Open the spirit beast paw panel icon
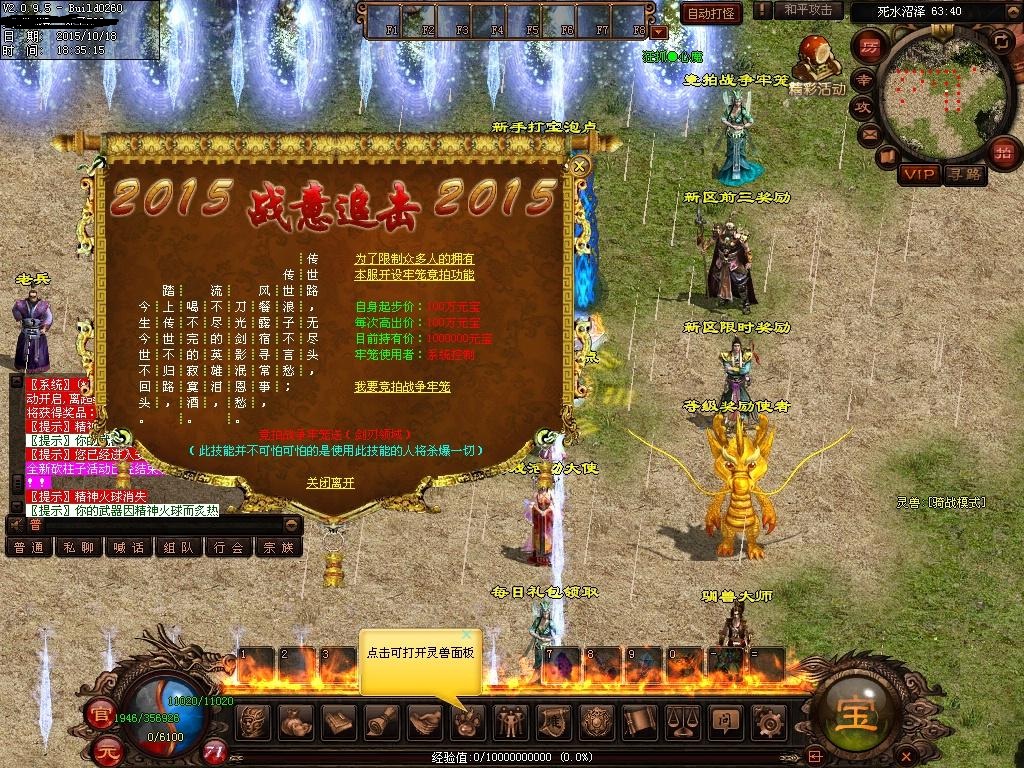 click(x=467, y=721)
